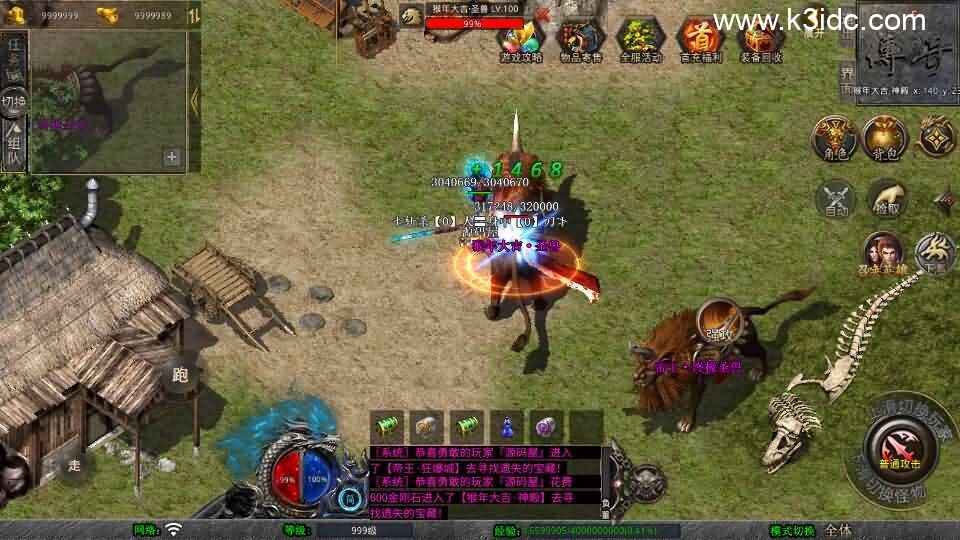Click the 走 walk button
Screen dimensions: 960x540
click(x=76, y=464)
